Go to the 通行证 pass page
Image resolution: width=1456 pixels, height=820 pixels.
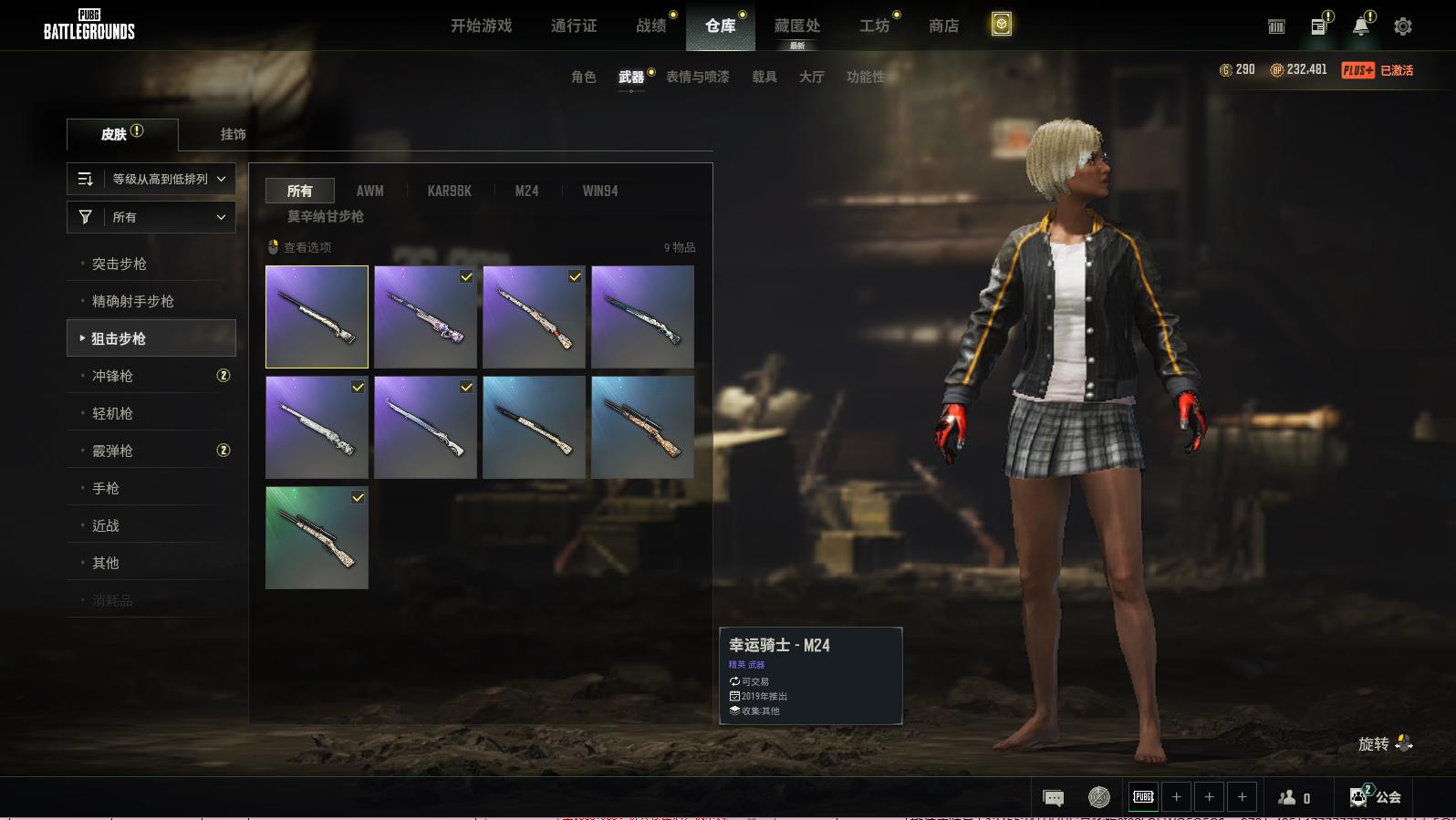574,26
